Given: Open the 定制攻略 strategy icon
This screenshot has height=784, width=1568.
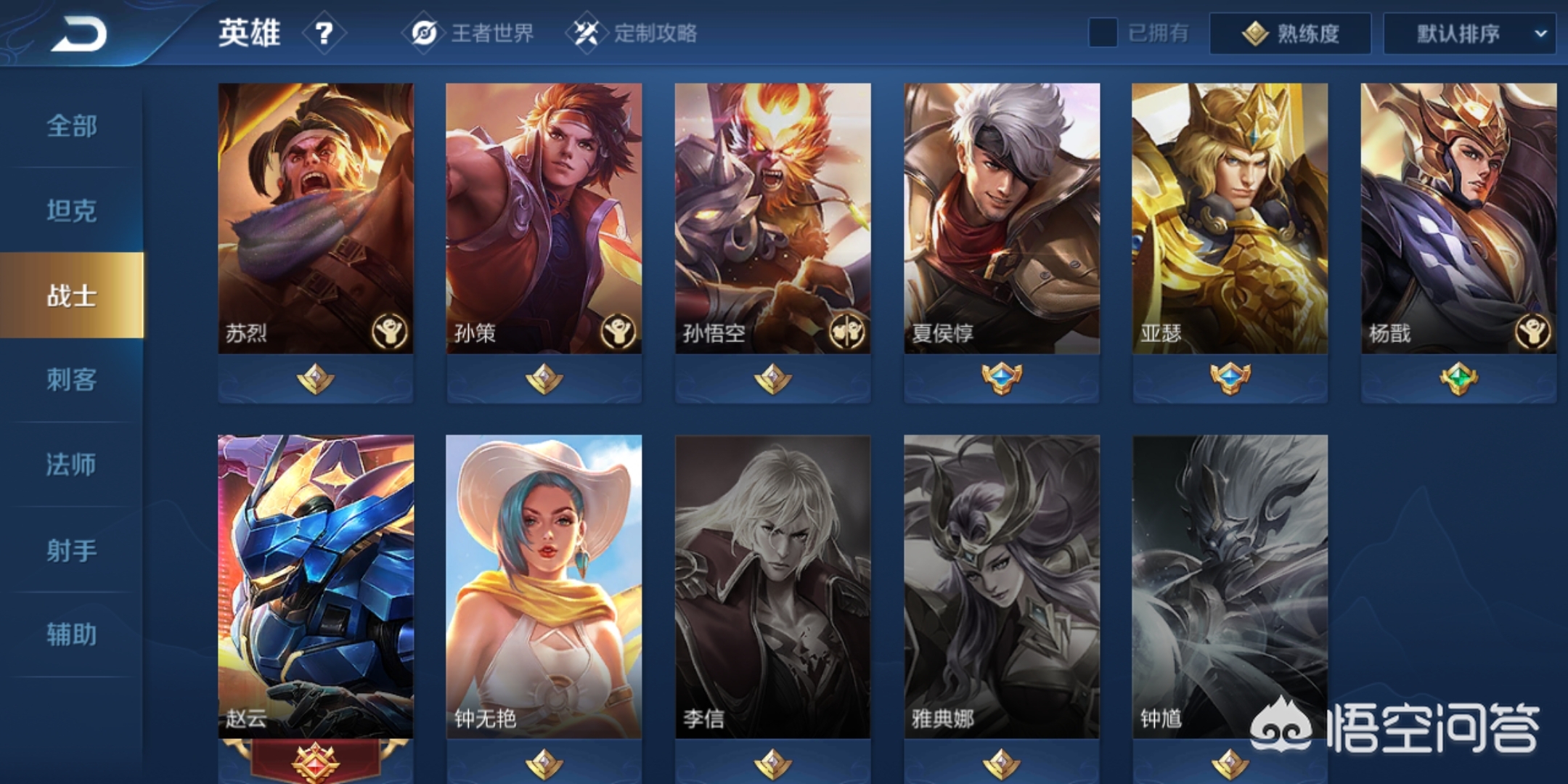Looking at the screenshot, I should tap(588, 33).
